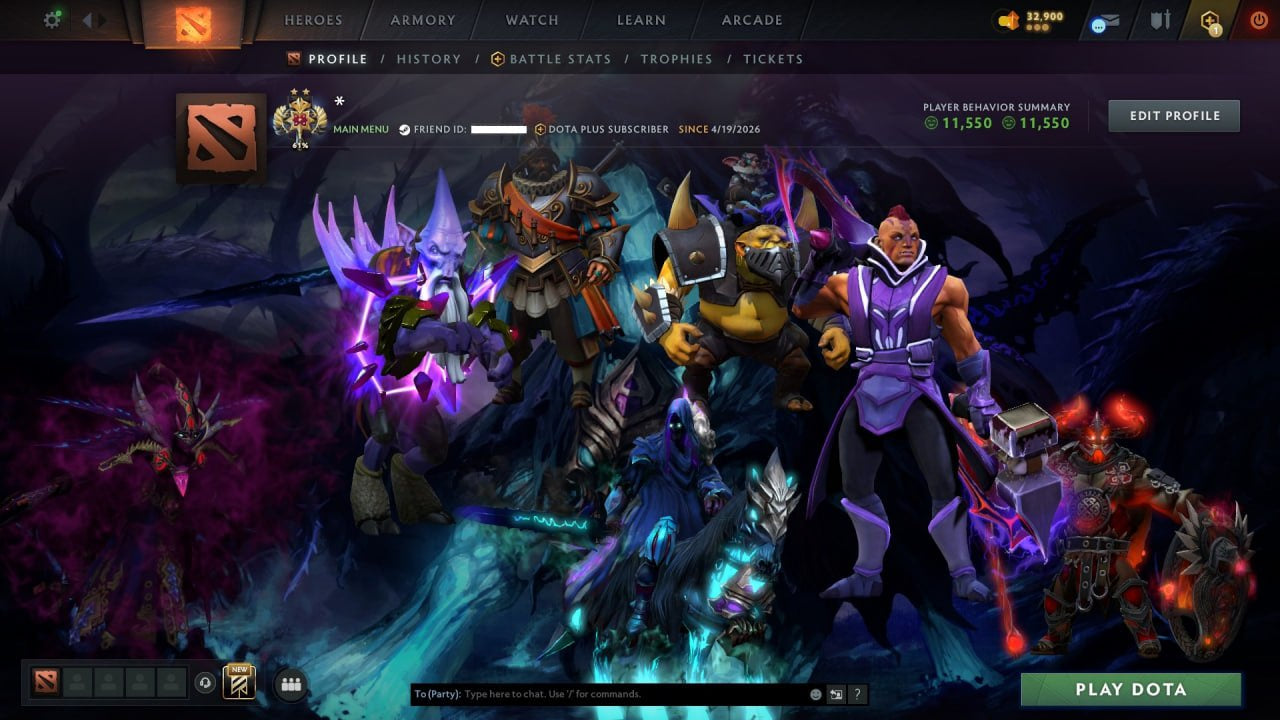The height and width of the screenshot is (720, 1280).
Task: Open the screenshot sharing icon next to chat
Action: coord(835,693)
